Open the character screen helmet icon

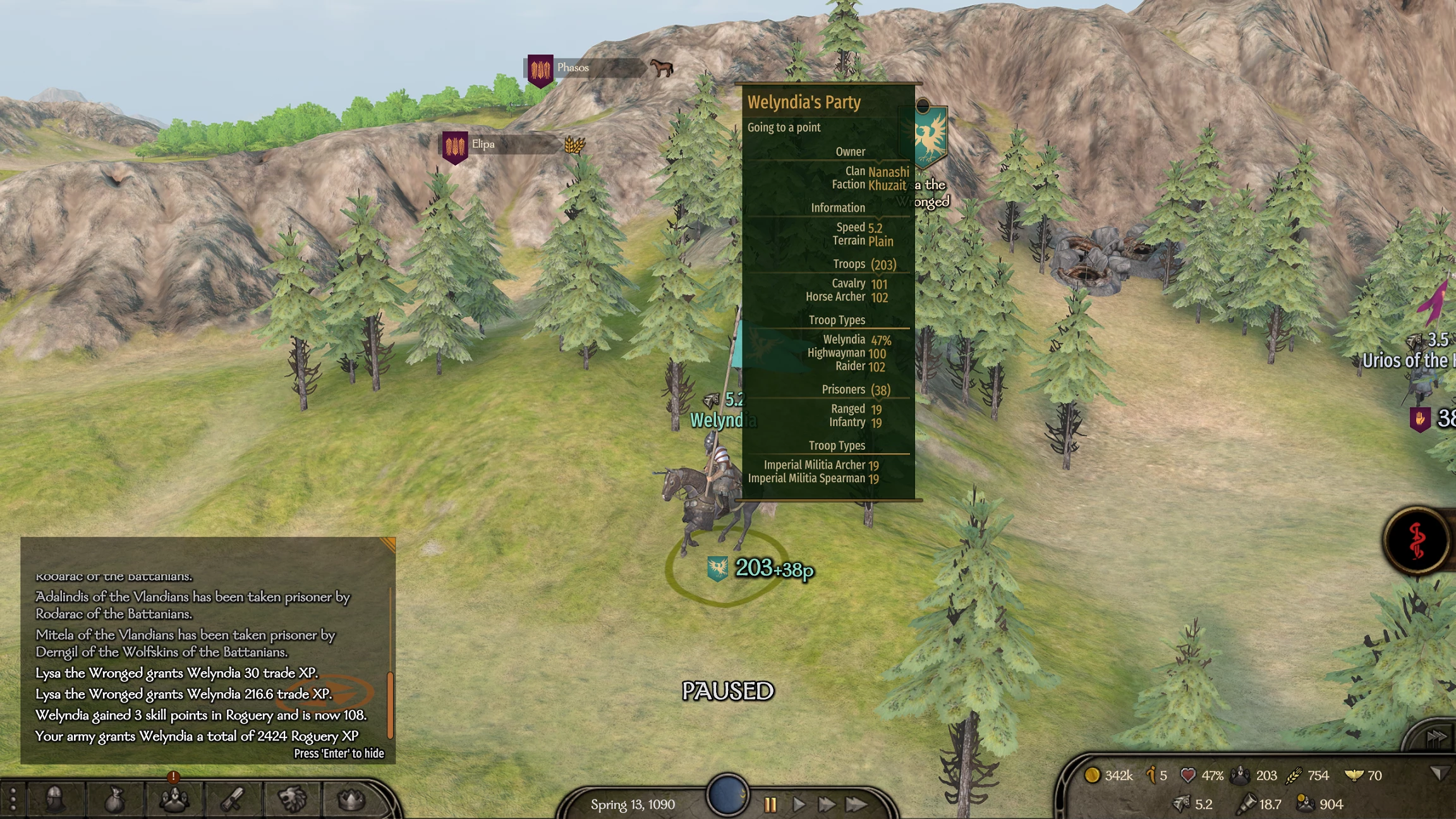click(56, 799)
